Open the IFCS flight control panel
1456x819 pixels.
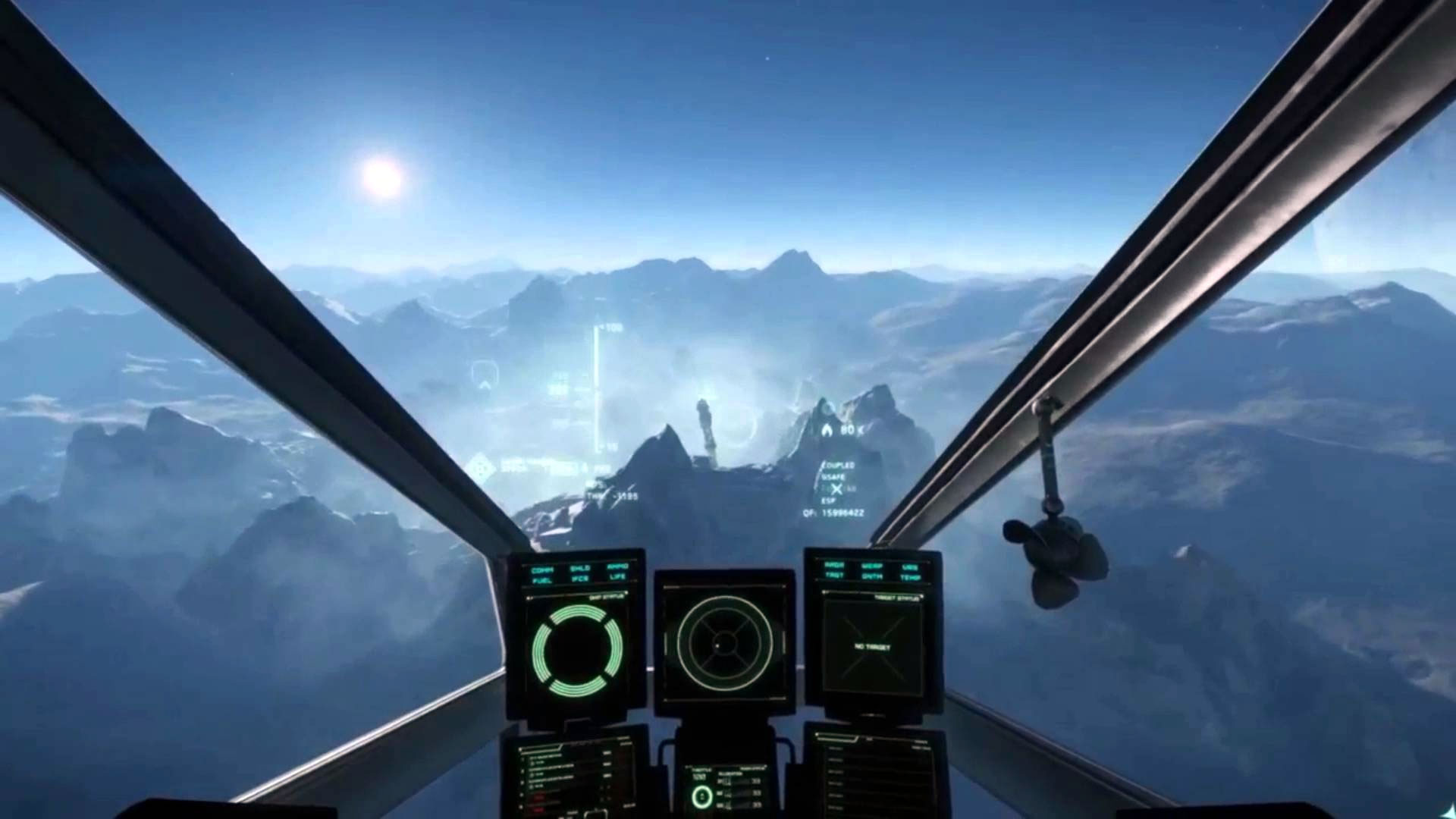[x=581, y=580]
